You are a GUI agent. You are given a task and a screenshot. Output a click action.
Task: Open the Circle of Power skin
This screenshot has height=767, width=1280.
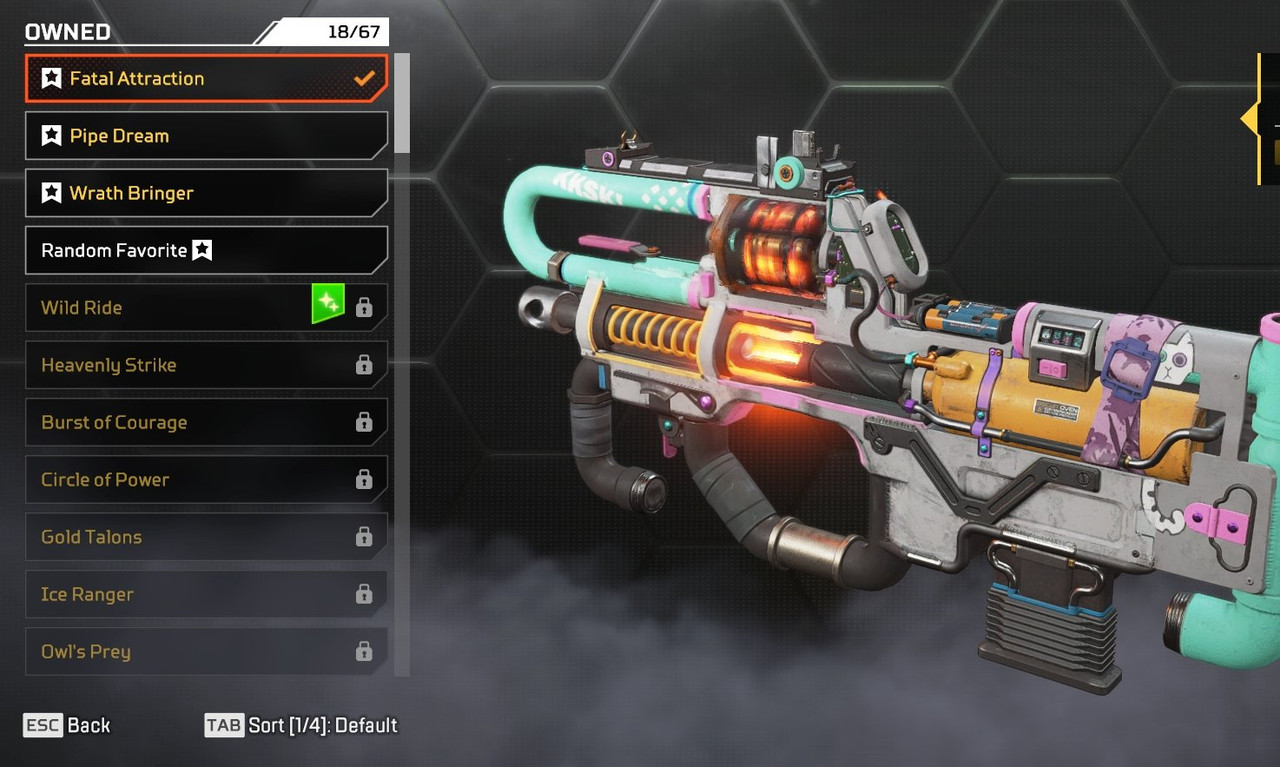[205, 479]
